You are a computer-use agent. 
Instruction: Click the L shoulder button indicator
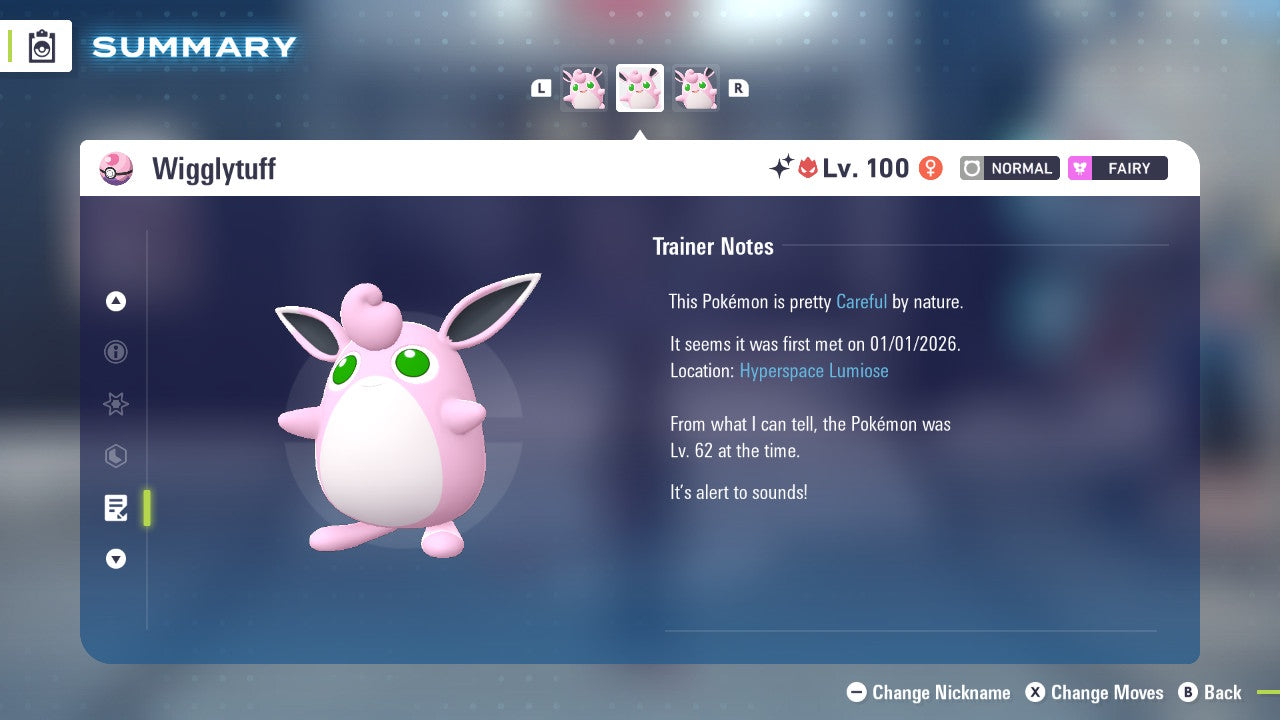541,87
